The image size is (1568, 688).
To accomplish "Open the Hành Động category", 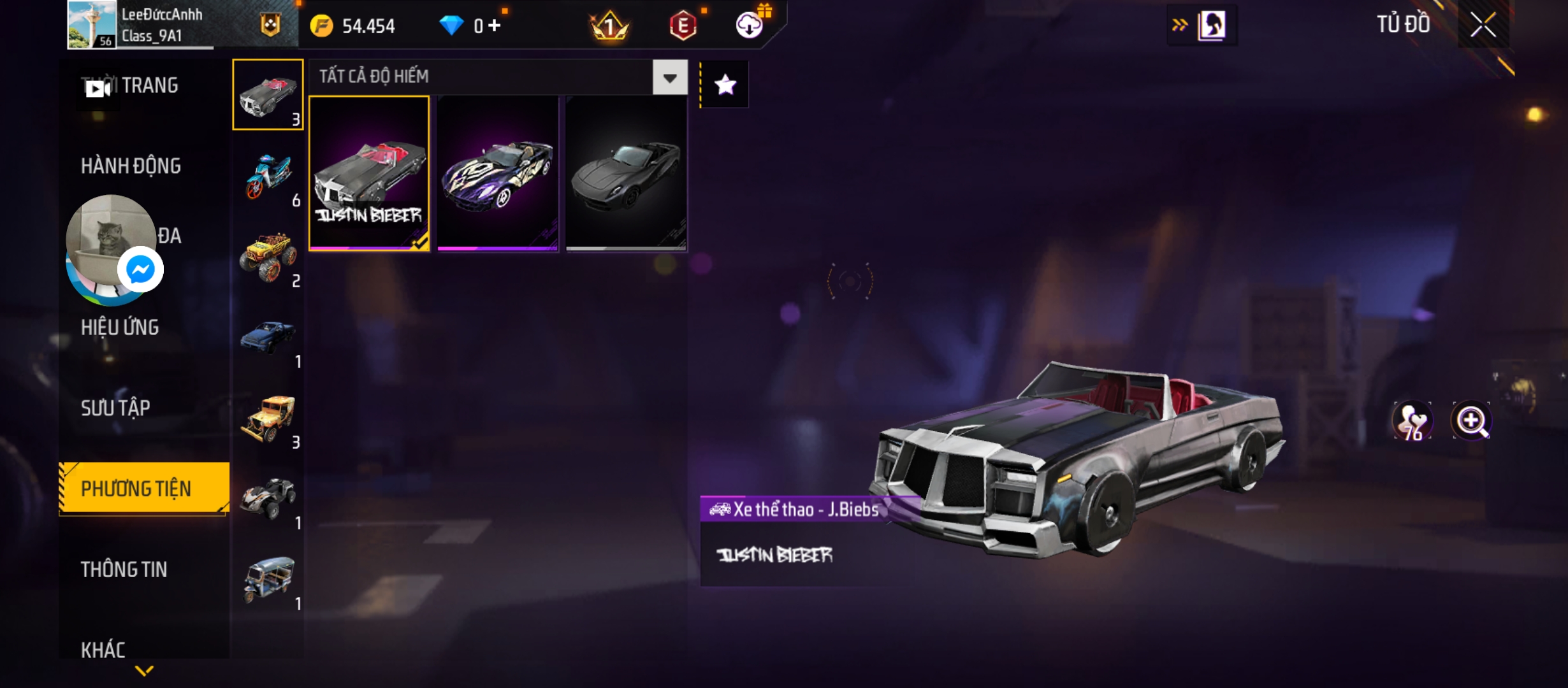I will coord(131,166).
